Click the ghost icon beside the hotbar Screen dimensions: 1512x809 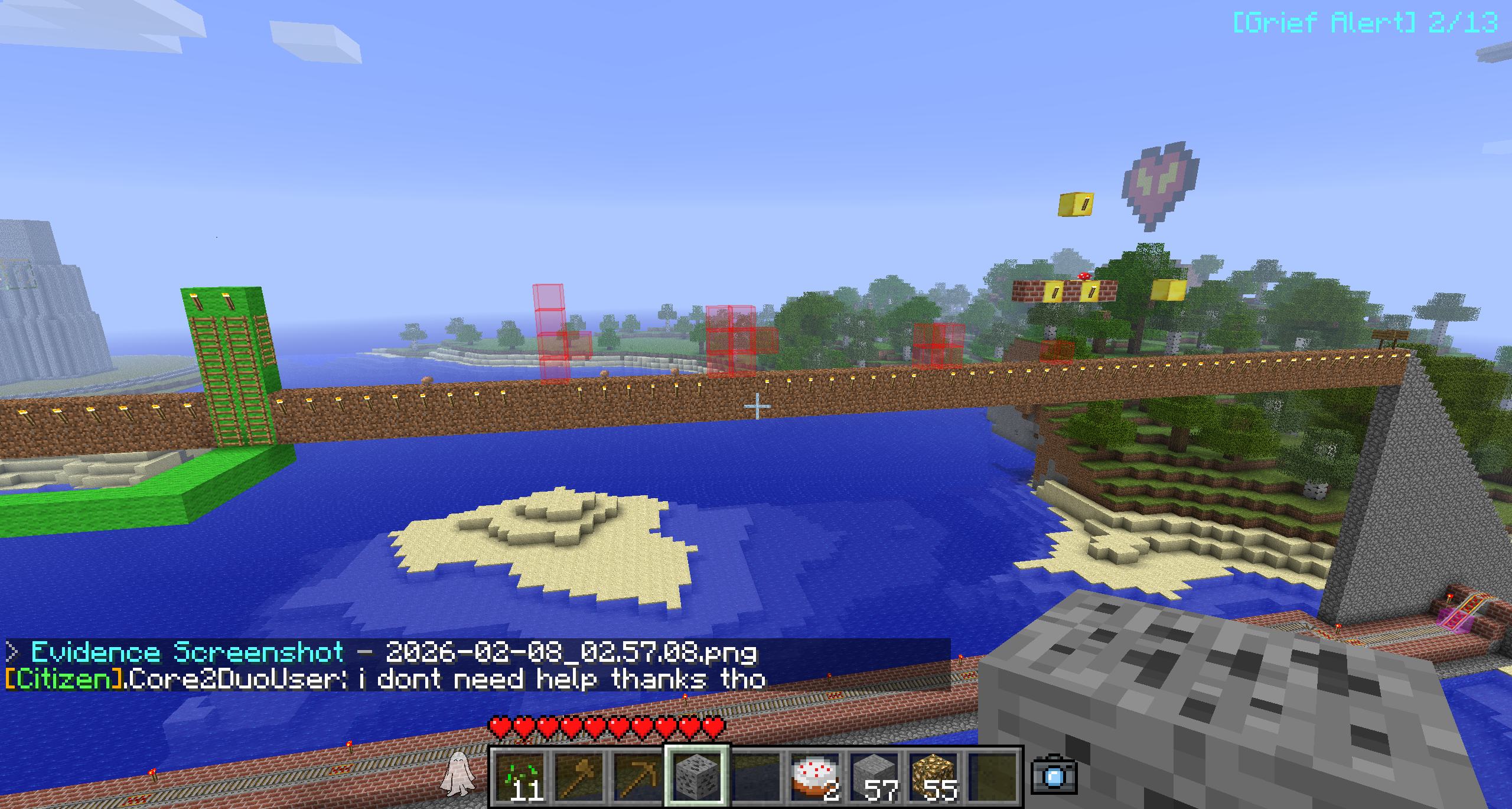[x=458, y=773]
